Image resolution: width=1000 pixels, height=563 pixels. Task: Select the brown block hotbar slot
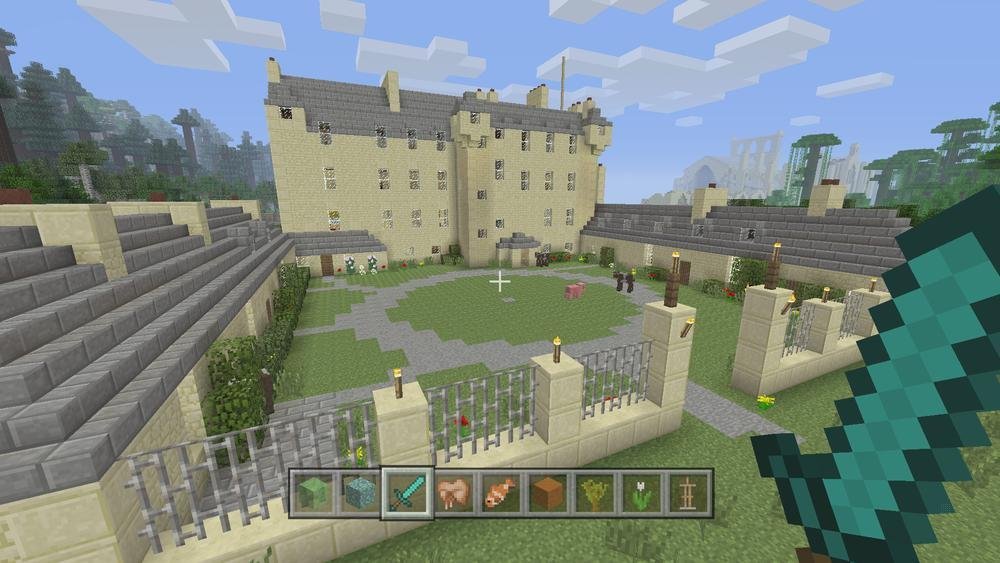tap(546, 492)
